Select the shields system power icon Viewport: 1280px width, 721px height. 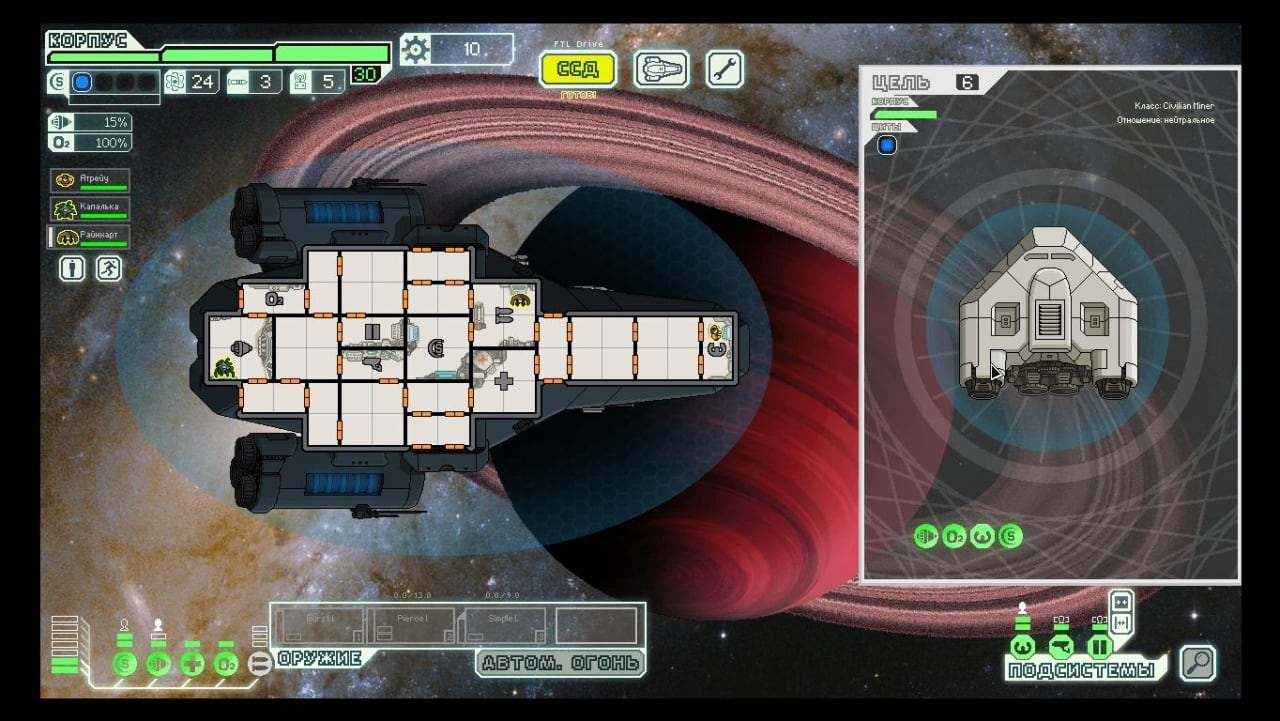tap(126, 664)
